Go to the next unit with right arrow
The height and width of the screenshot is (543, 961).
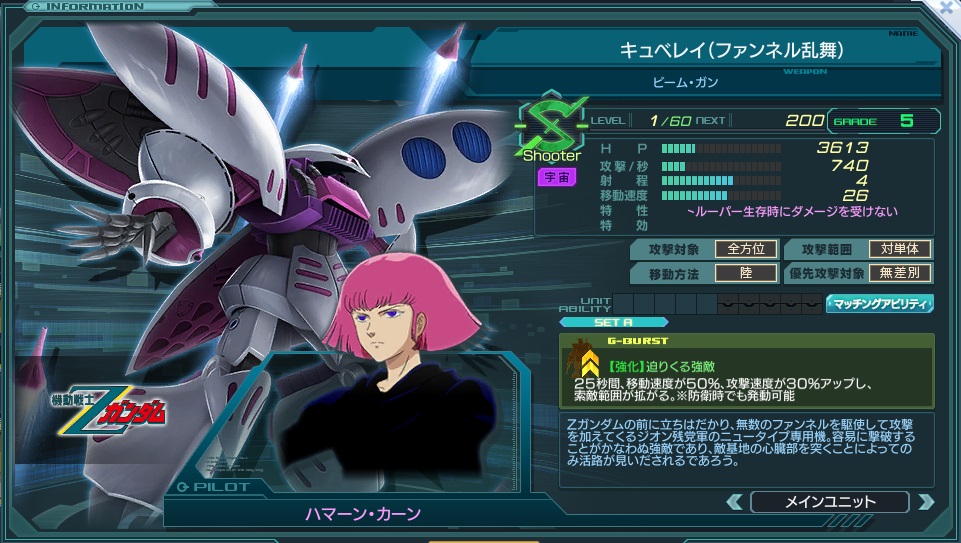[925, 502]
